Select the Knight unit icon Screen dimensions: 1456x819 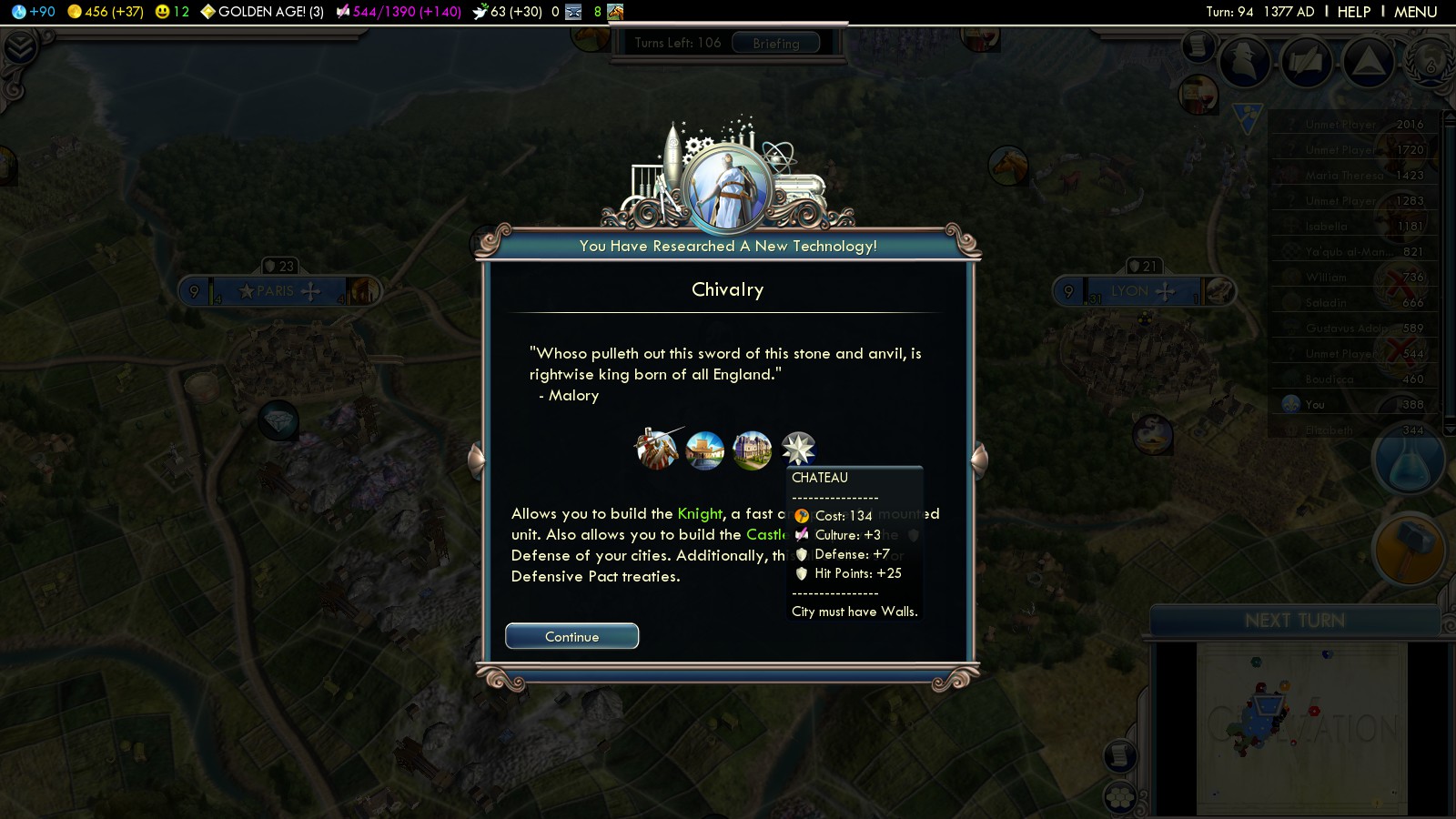[x=656, y=449]
